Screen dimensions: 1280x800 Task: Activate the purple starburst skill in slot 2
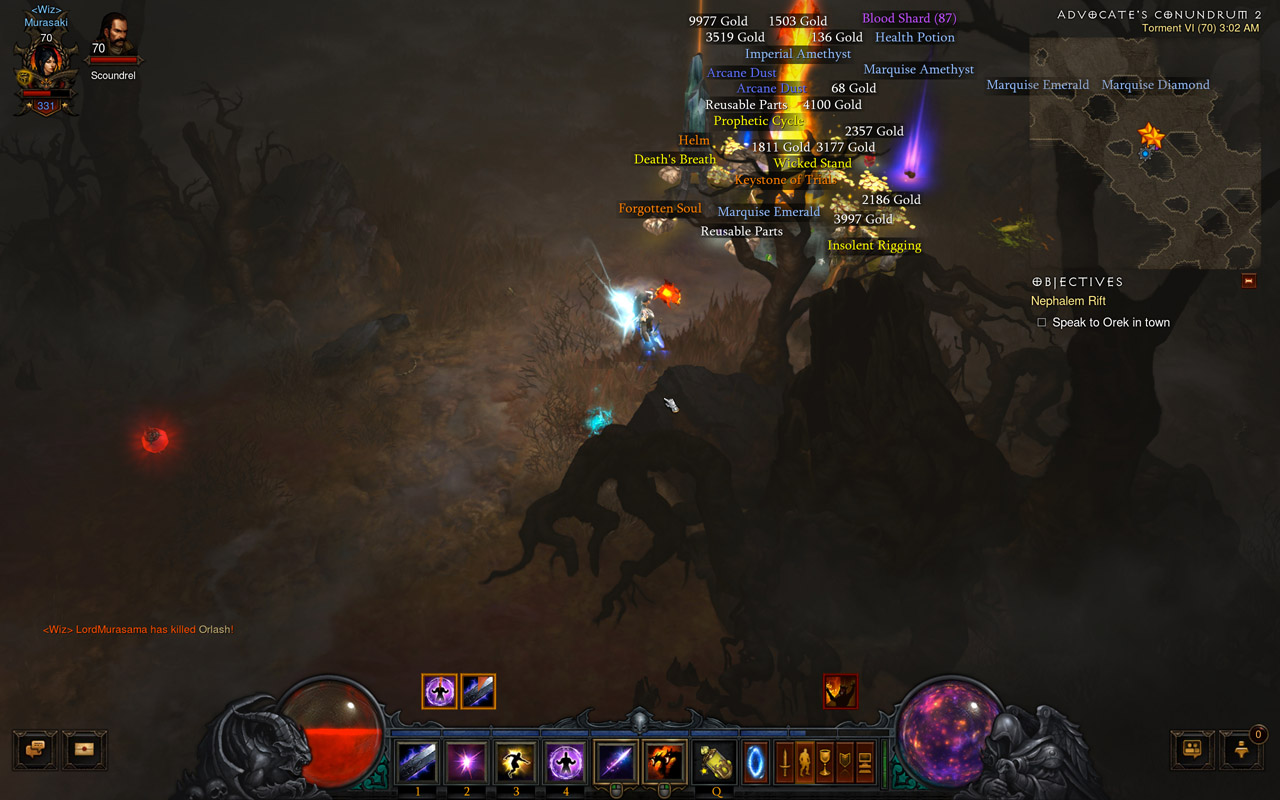[466, 764]
